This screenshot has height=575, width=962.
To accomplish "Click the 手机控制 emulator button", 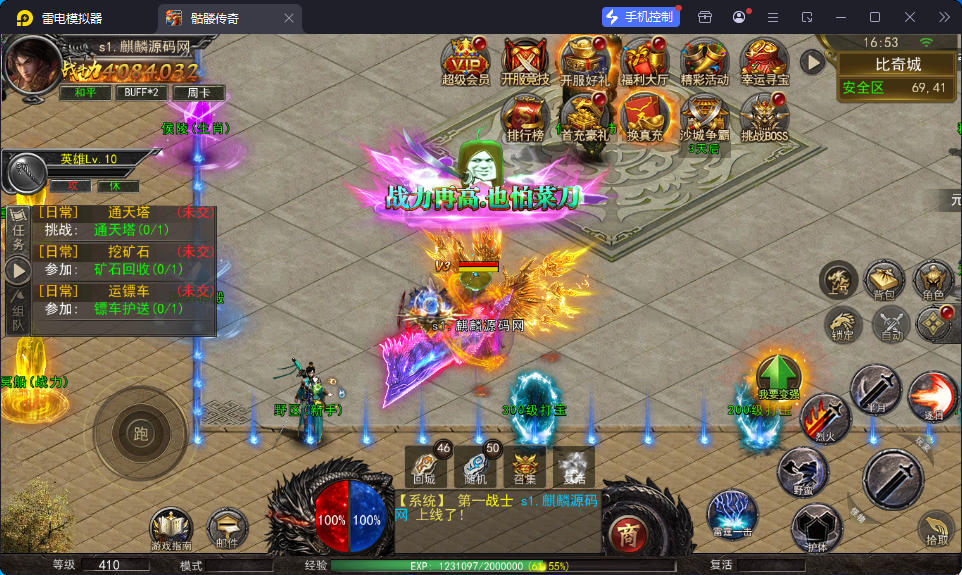I will click(x=641, y=17).
